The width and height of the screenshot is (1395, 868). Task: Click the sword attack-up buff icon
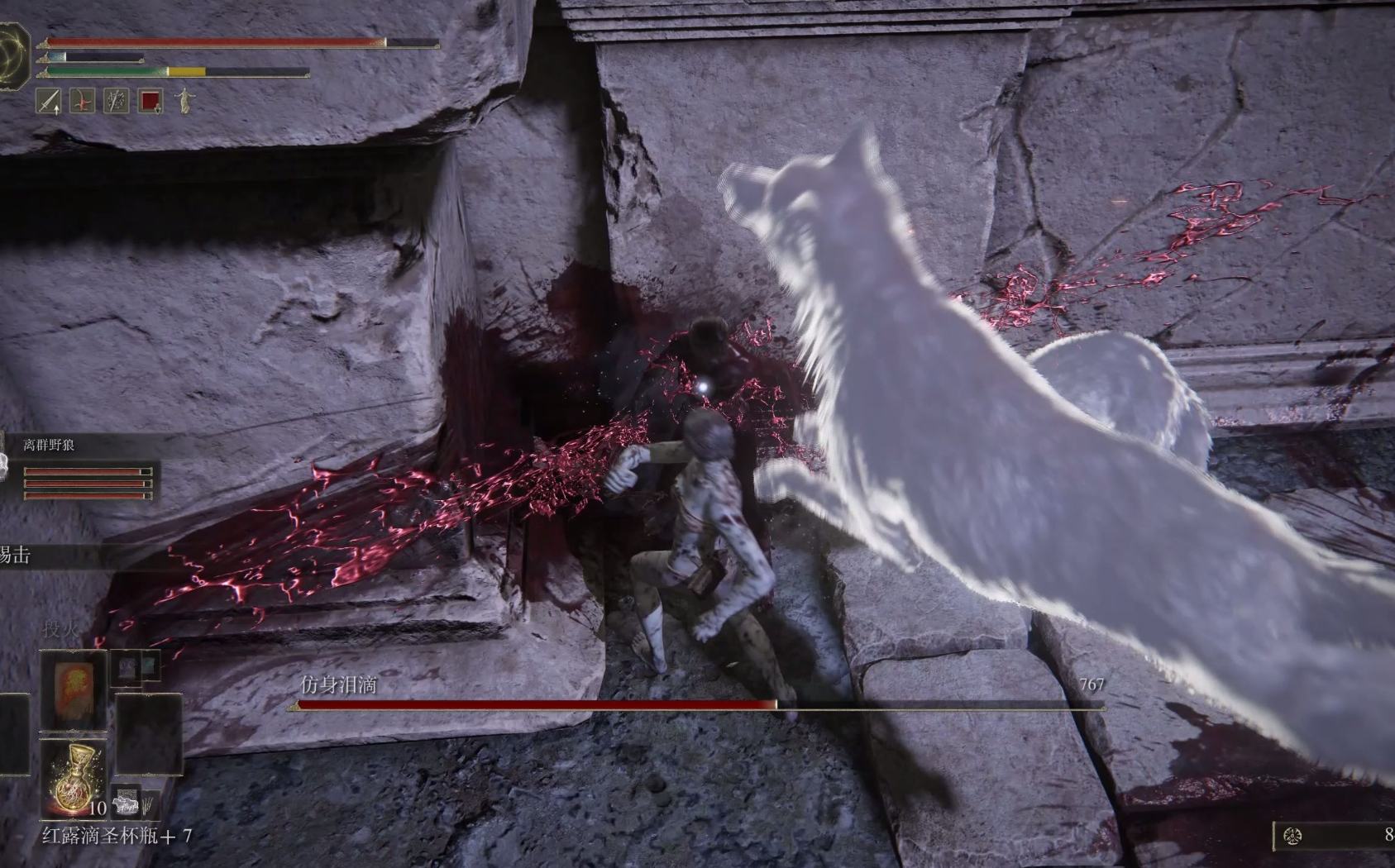[50, 102]
